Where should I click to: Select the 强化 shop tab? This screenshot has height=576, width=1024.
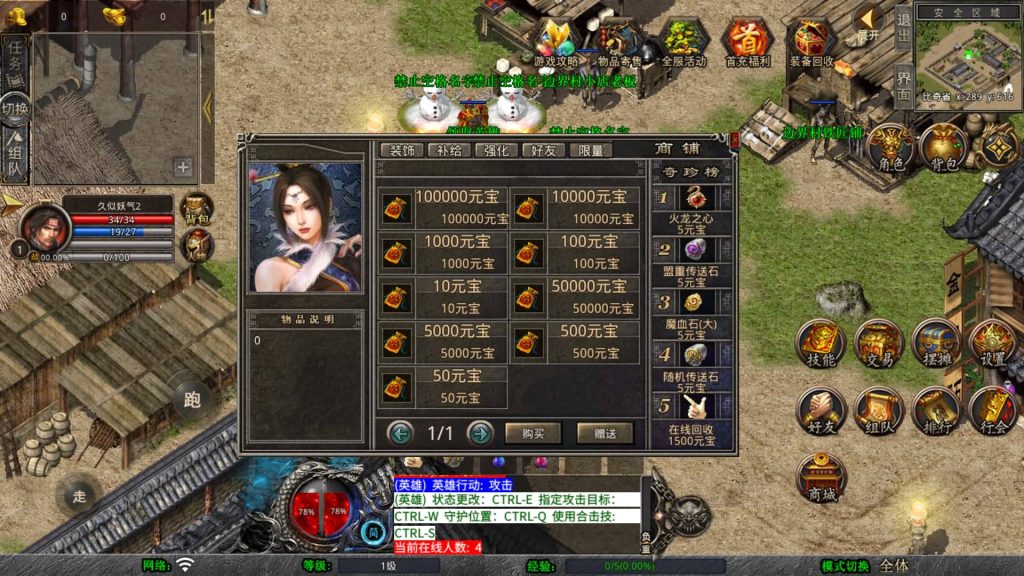(497, 150)
